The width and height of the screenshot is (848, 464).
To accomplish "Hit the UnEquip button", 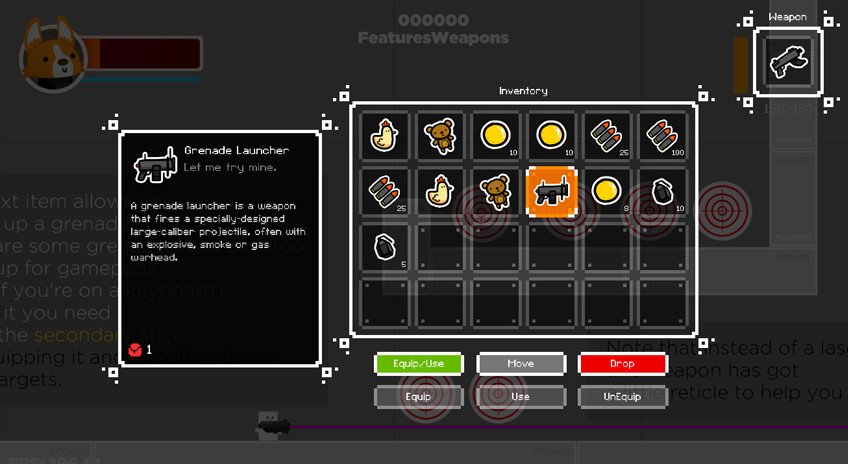I will coord(621,397).
